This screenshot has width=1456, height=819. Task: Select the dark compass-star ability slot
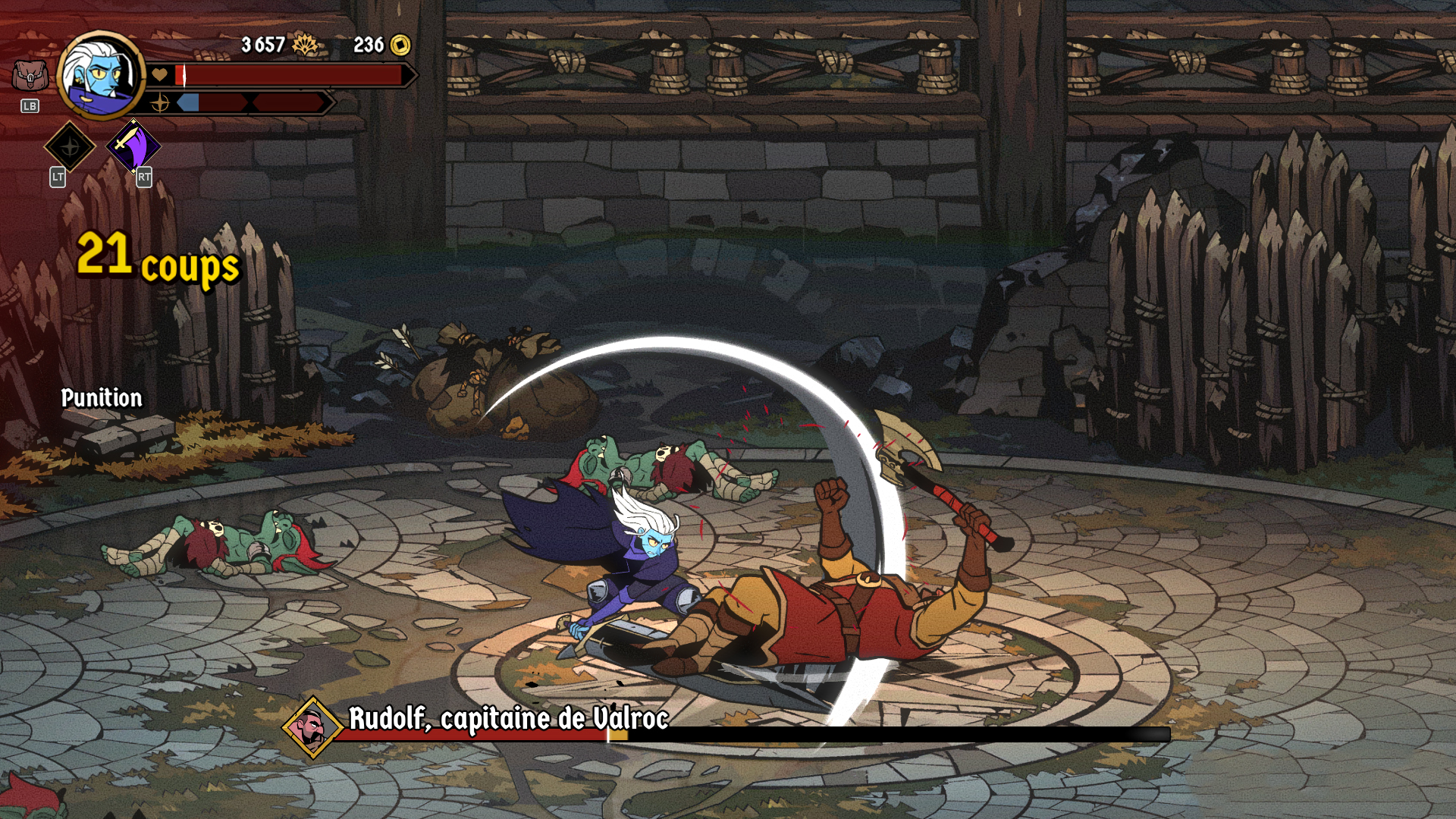pos(70,146)
